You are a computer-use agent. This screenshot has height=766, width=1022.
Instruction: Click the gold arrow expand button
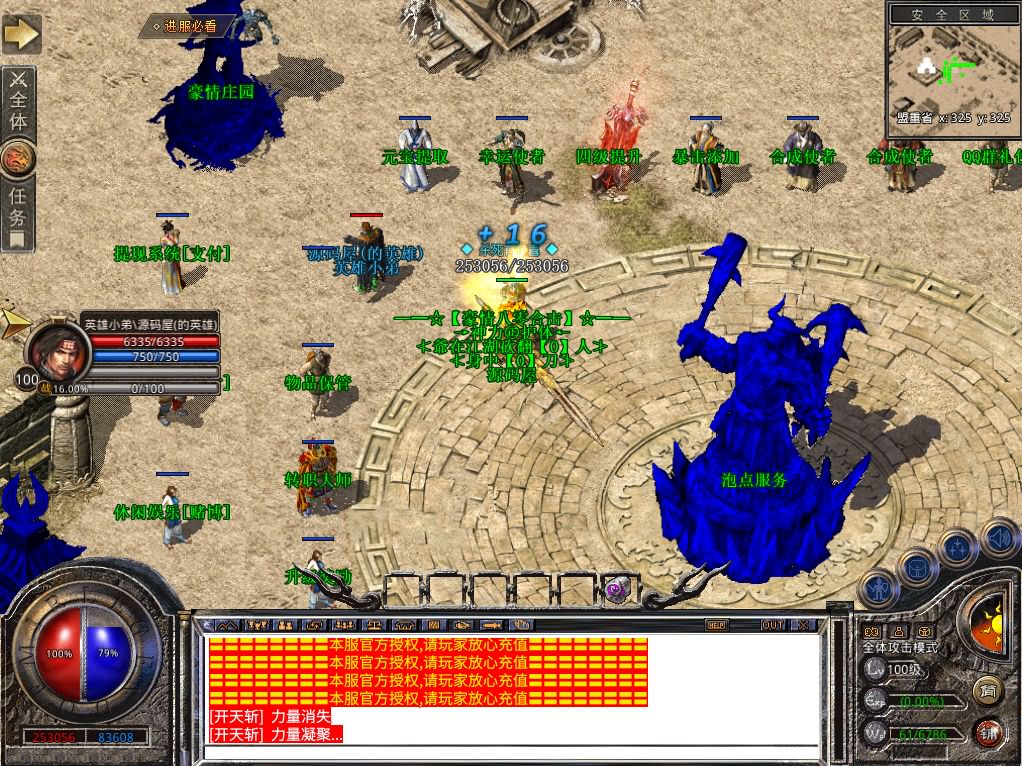pyautogui.click(x=21, y=34)
